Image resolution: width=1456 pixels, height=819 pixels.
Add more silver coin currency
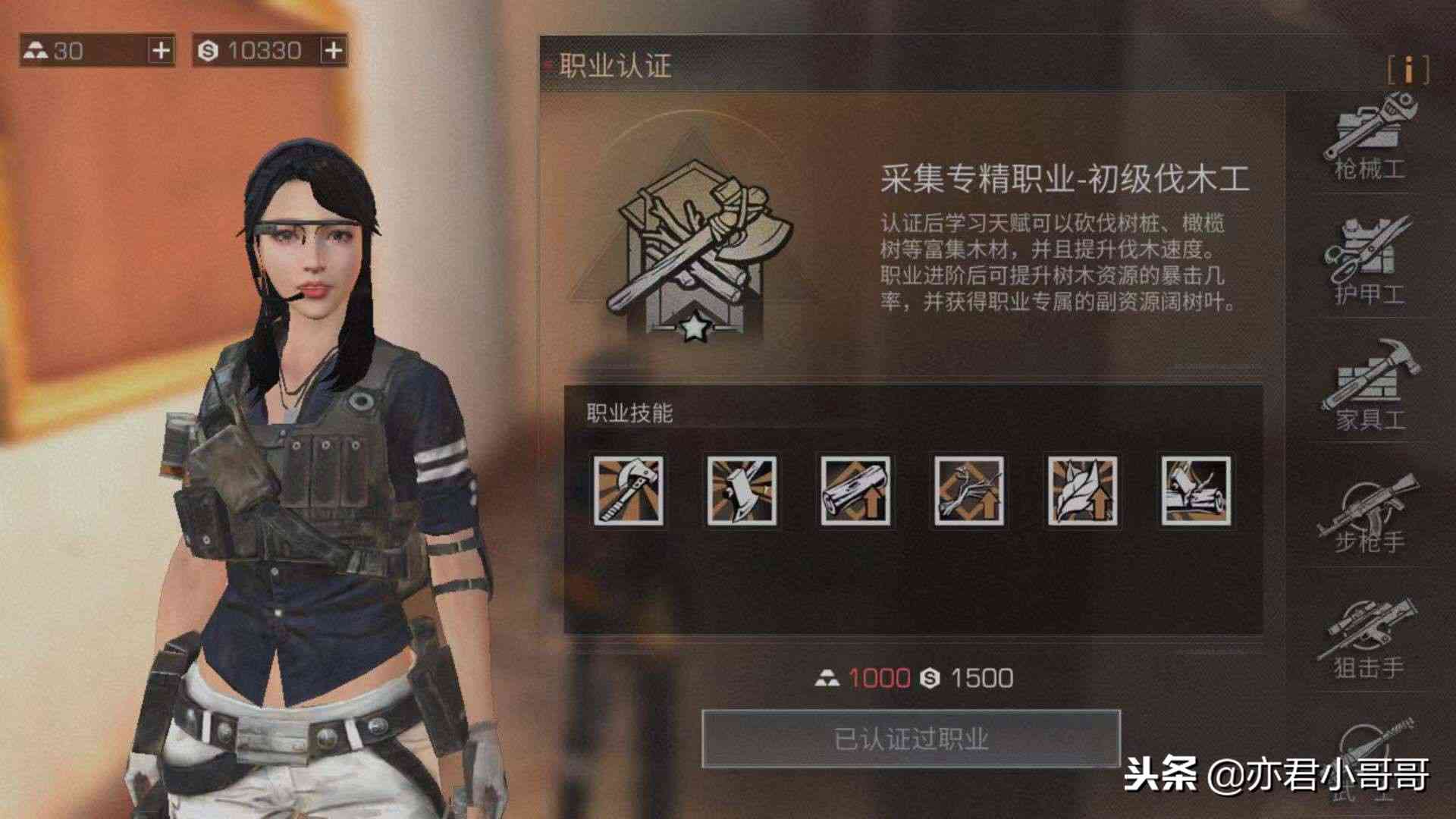point(333,51)
